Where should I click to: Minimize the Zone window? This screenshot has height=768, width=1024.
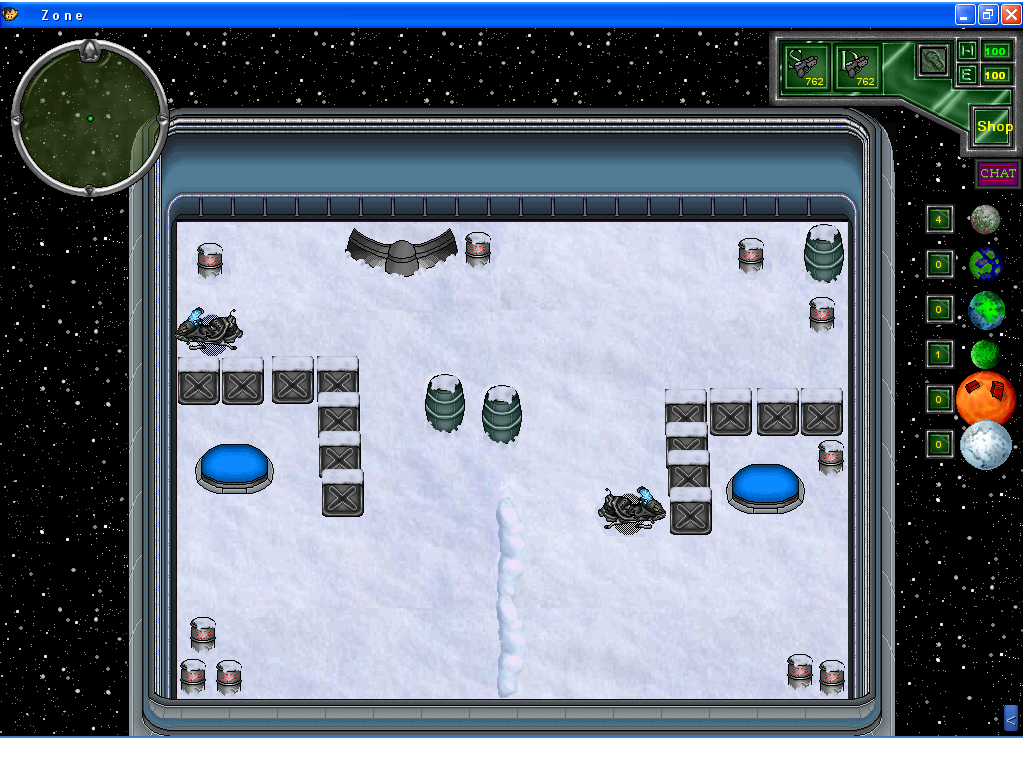coord(964,14)
